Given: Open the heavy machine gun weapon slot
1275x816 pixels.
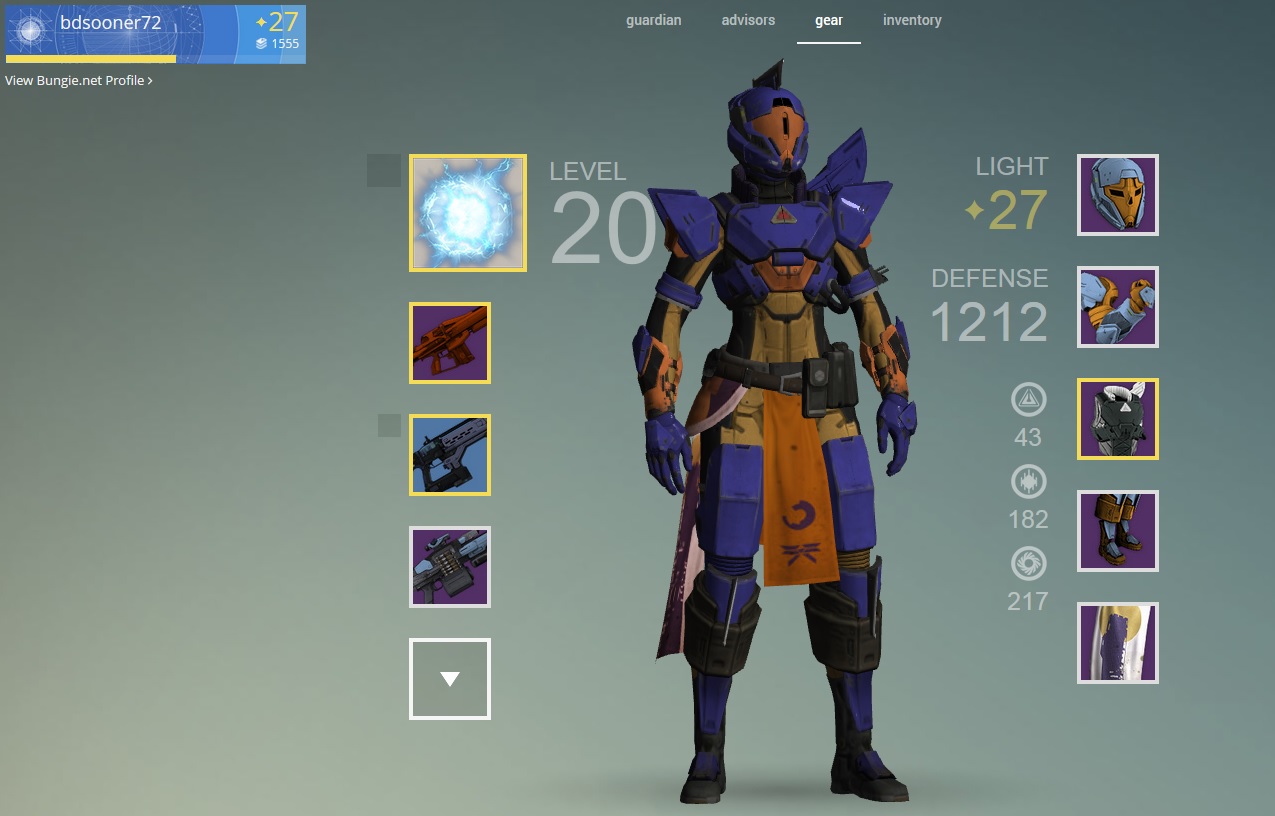Looking at the screenshot, I should click(450, 567).
